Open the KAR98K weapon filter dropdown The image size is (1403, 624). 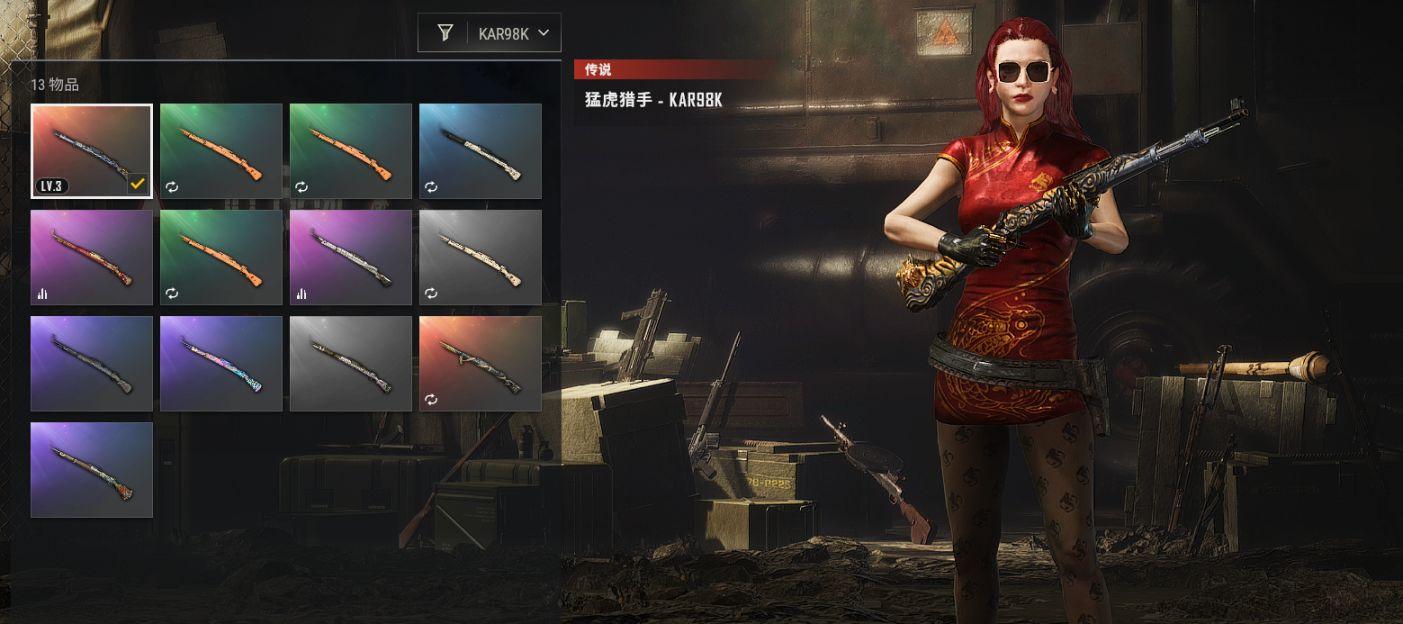(x=514, y=33)
